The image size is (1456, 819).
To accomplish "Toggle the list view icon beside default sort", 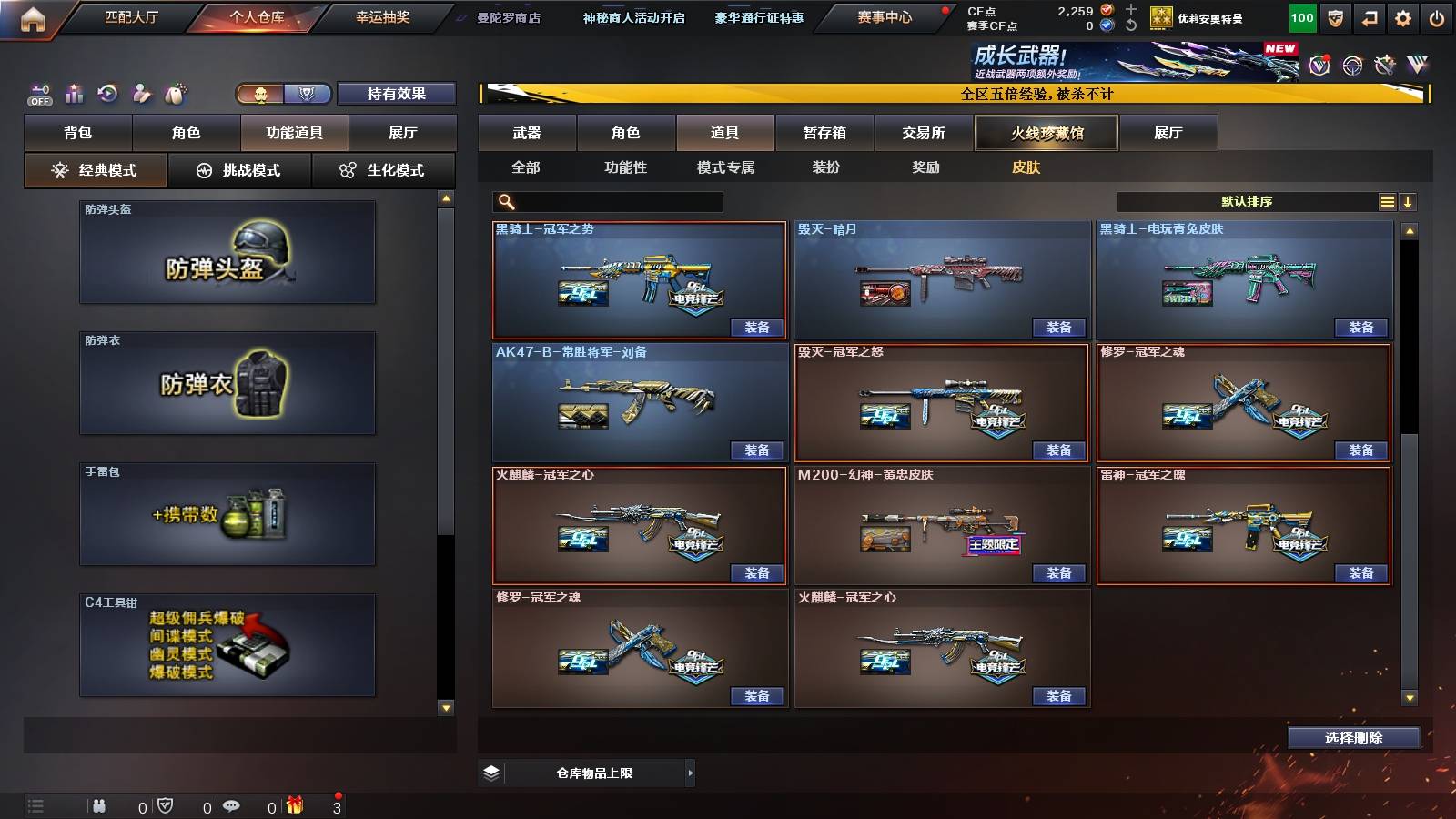I will 1387,201.
